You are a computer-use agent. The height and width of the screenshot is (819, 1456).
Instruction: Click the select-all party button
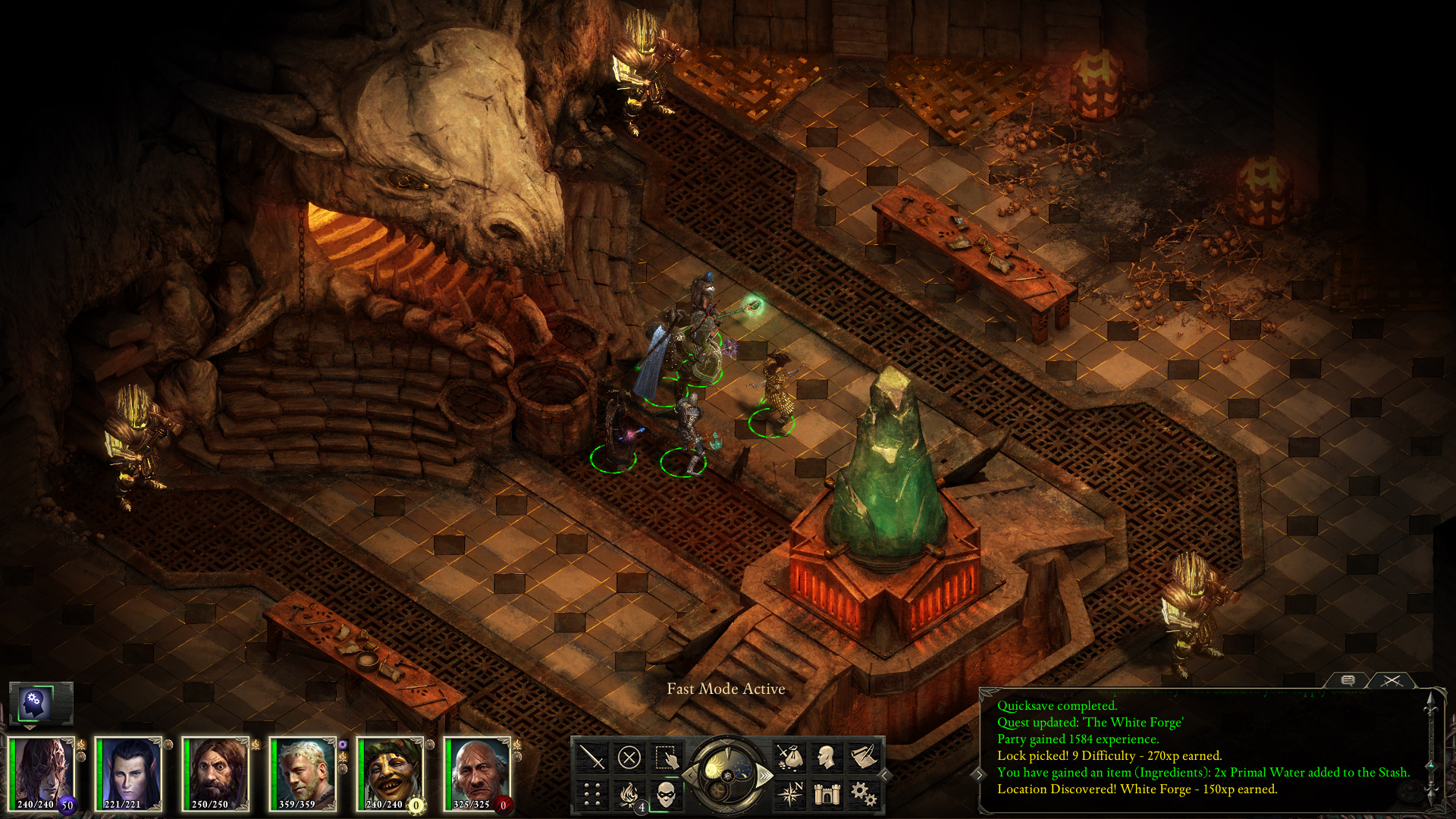click(x=666, y=757)
